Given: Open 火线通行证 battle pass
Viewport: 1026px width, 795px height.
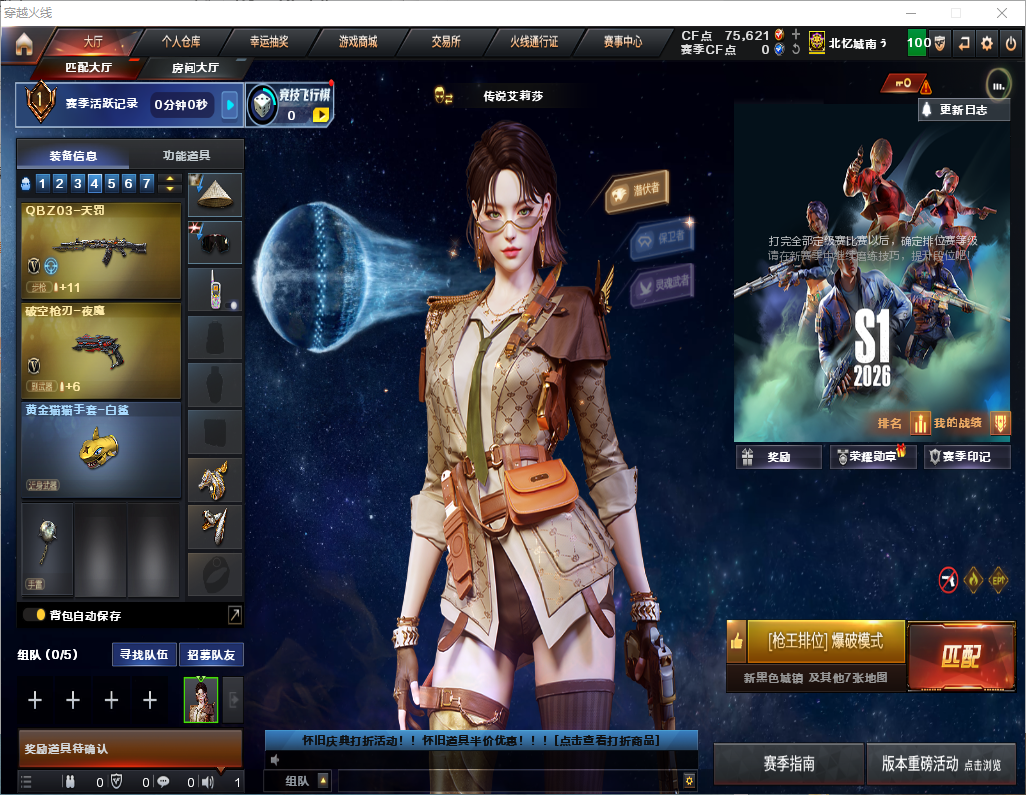Looking at the screenshot, I should click(534, 42).
